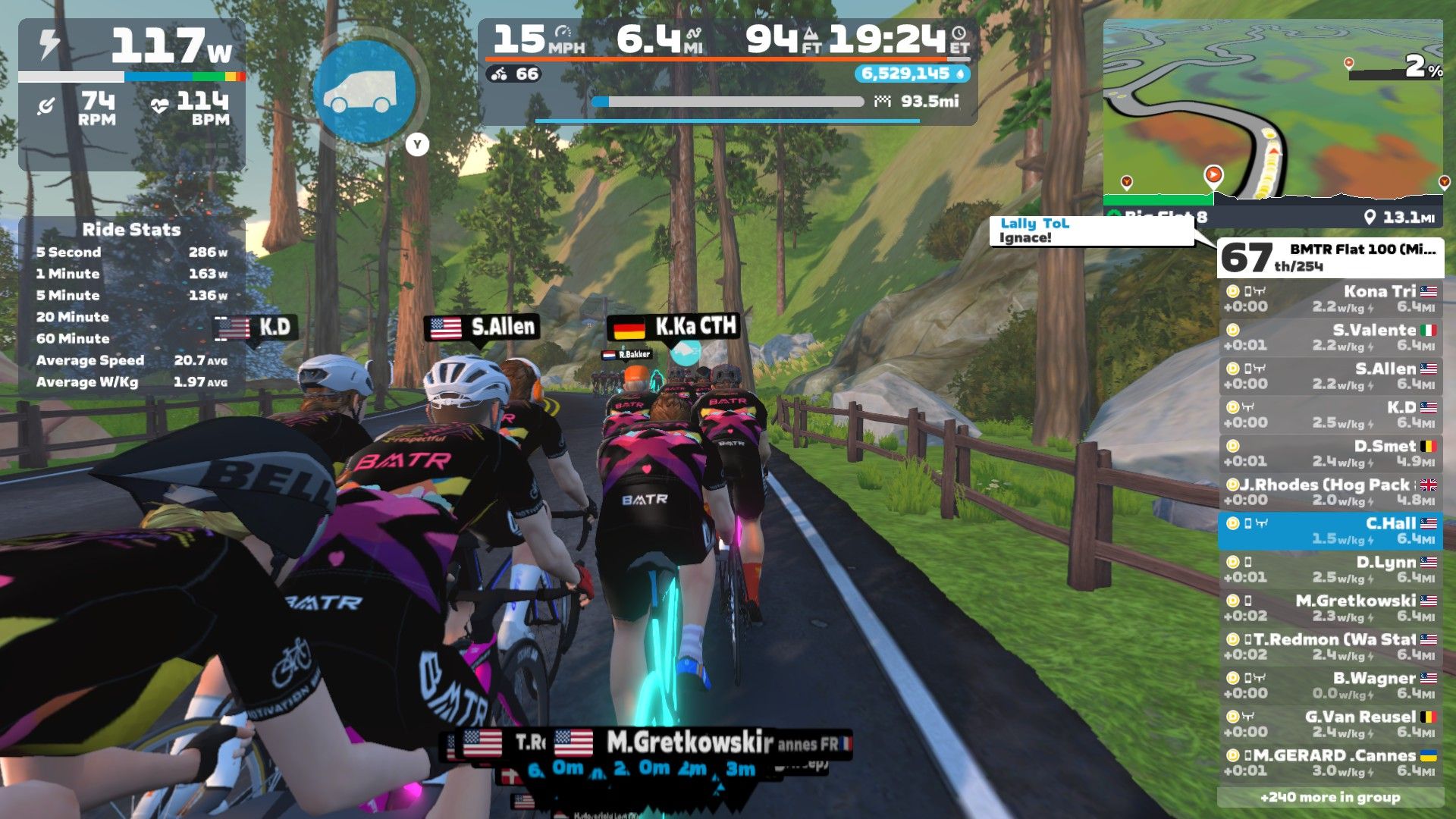
Task: Select D.Smet from the rider list
Action: click(1331, 453)
